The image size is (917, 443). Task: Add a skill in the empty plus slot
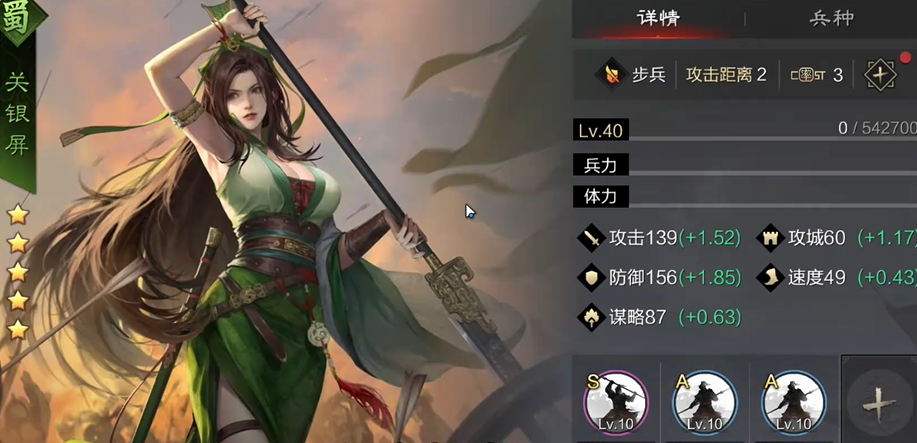tap(878, 402)
